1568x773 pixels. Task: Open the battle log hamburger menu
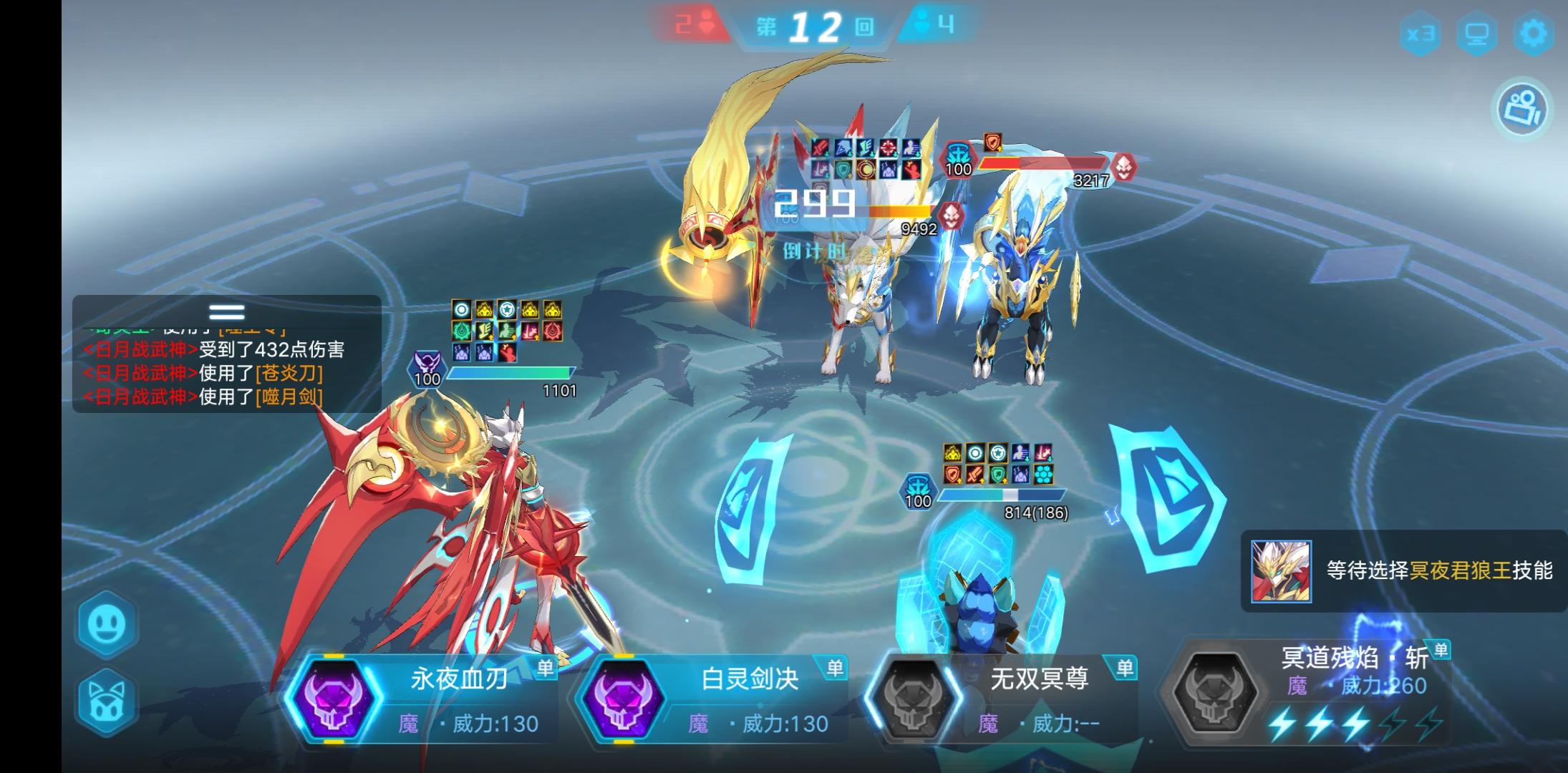tap(226, 311)
